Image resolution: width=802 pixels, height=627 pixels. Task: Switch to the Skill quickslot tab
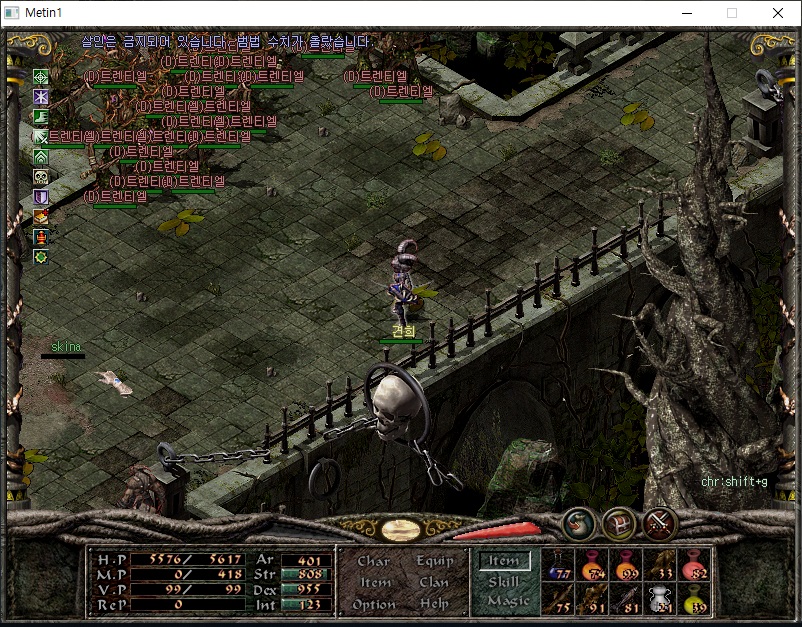[x=504, y=582]
